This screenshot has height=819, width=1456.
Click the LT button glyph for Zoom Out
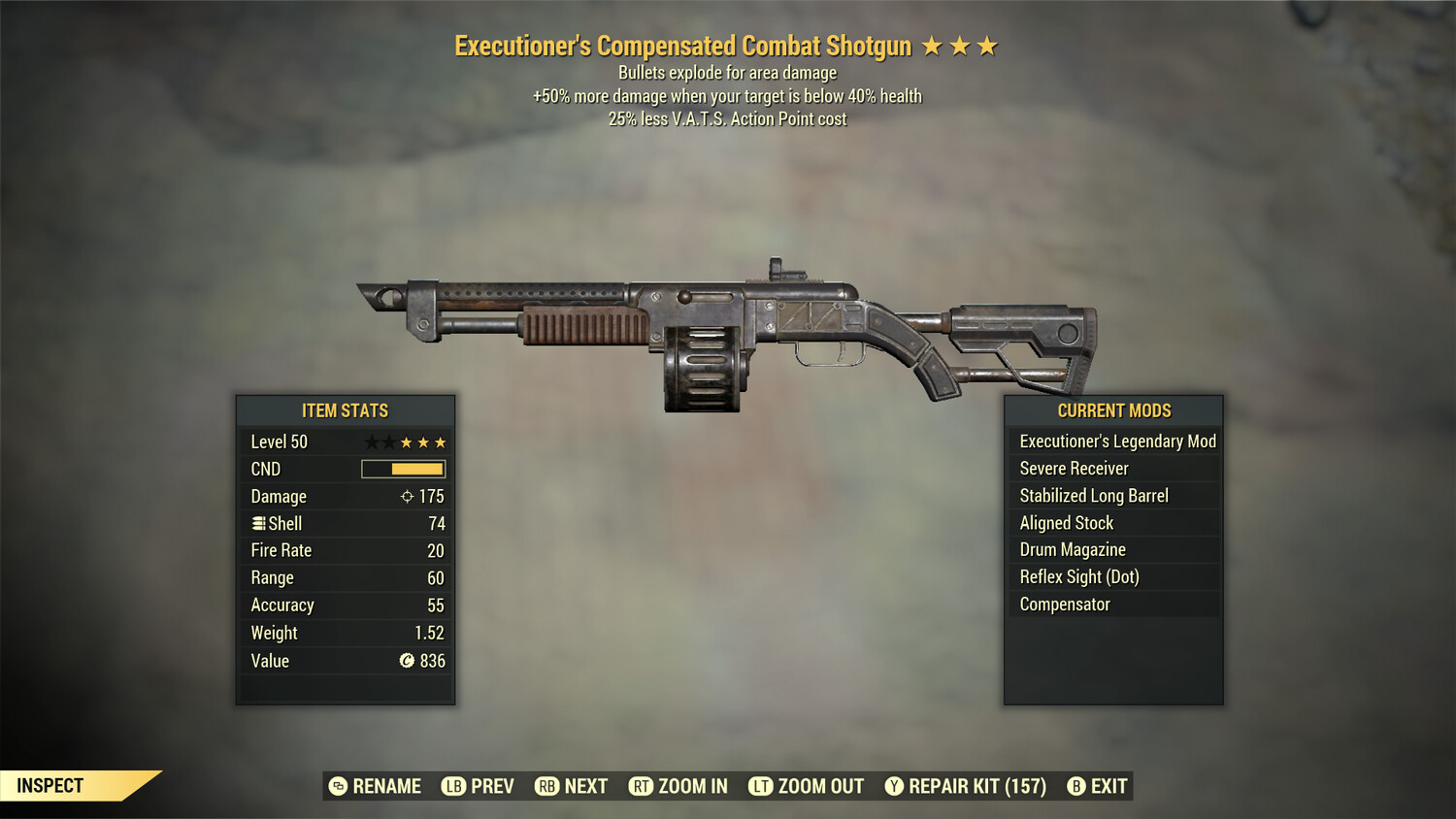(763, 786)
